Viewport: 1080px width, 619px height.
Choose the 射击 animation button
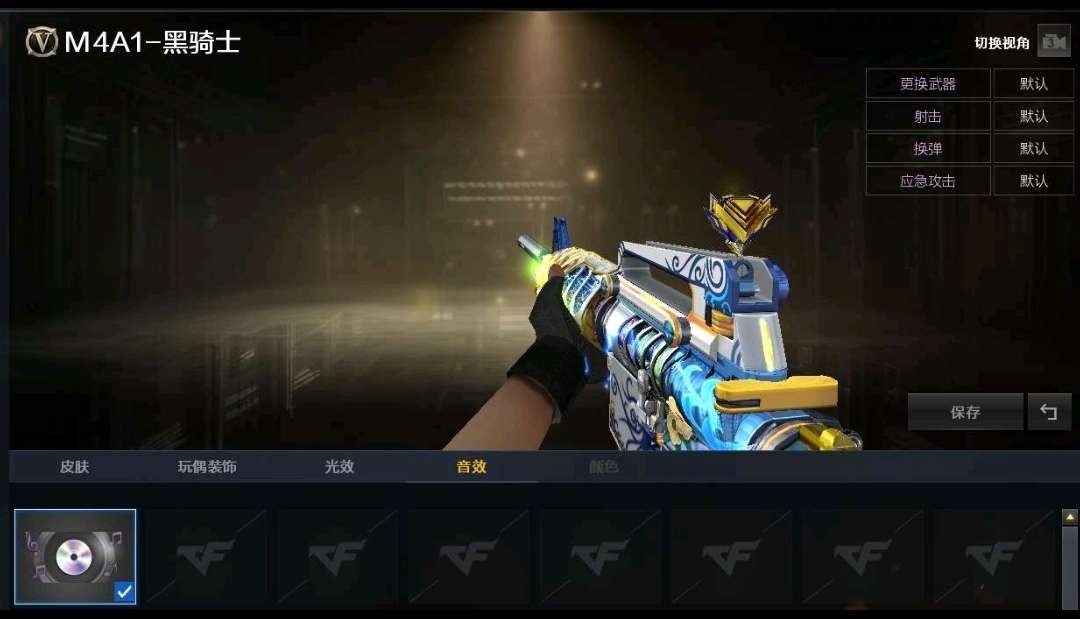(x=927, y=116)
